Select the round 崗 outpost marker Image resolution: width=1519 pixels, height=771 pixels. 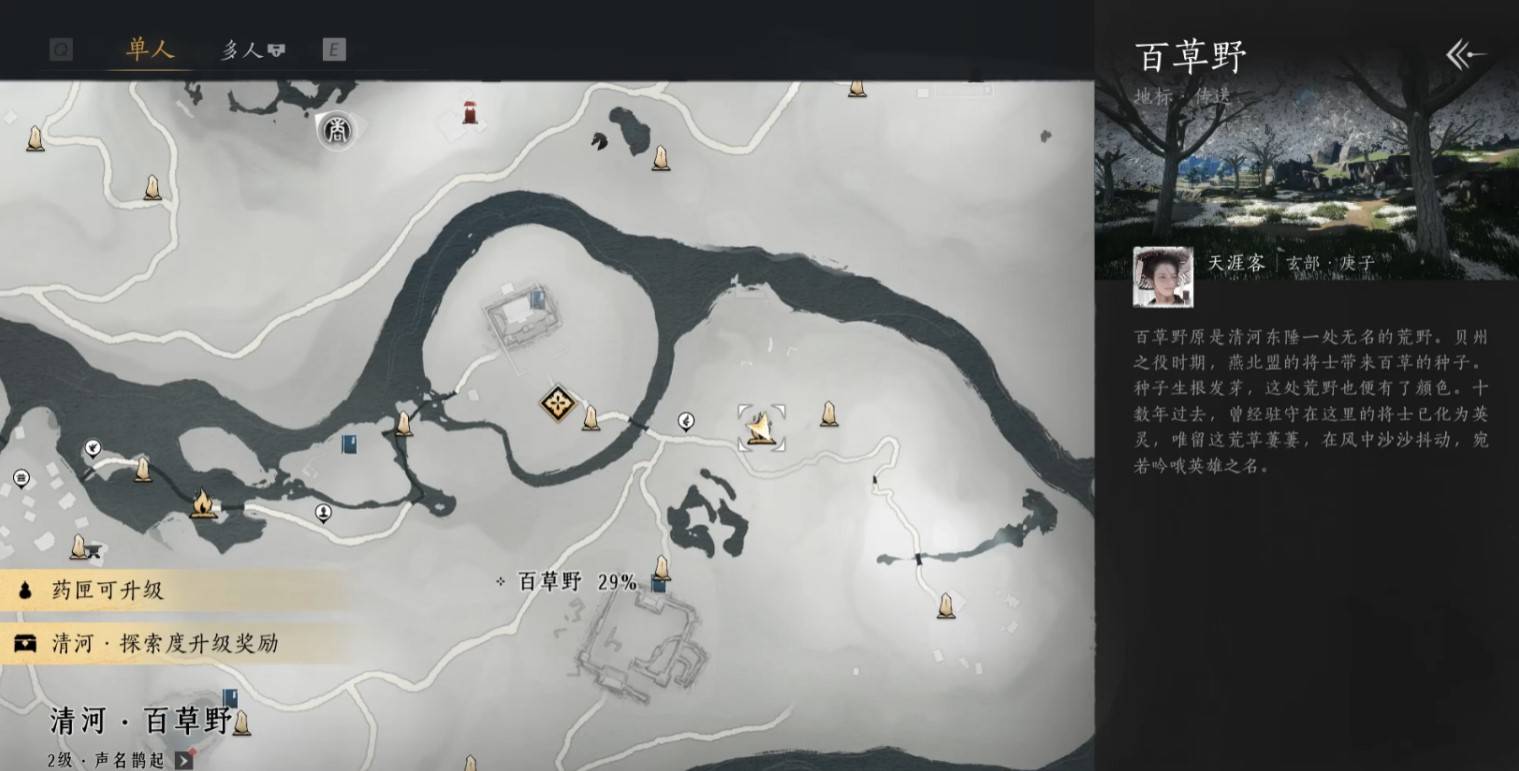point(338,130)
